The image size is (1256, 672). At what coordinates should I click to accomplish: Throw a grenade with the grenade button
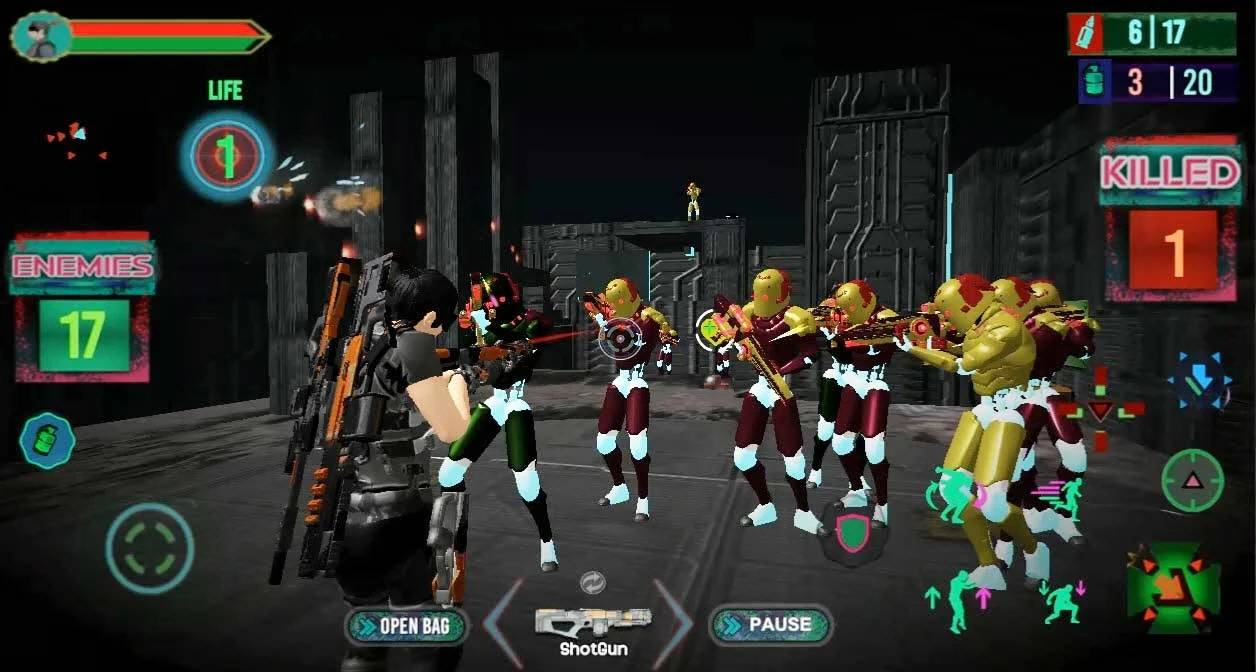point(47,440)
